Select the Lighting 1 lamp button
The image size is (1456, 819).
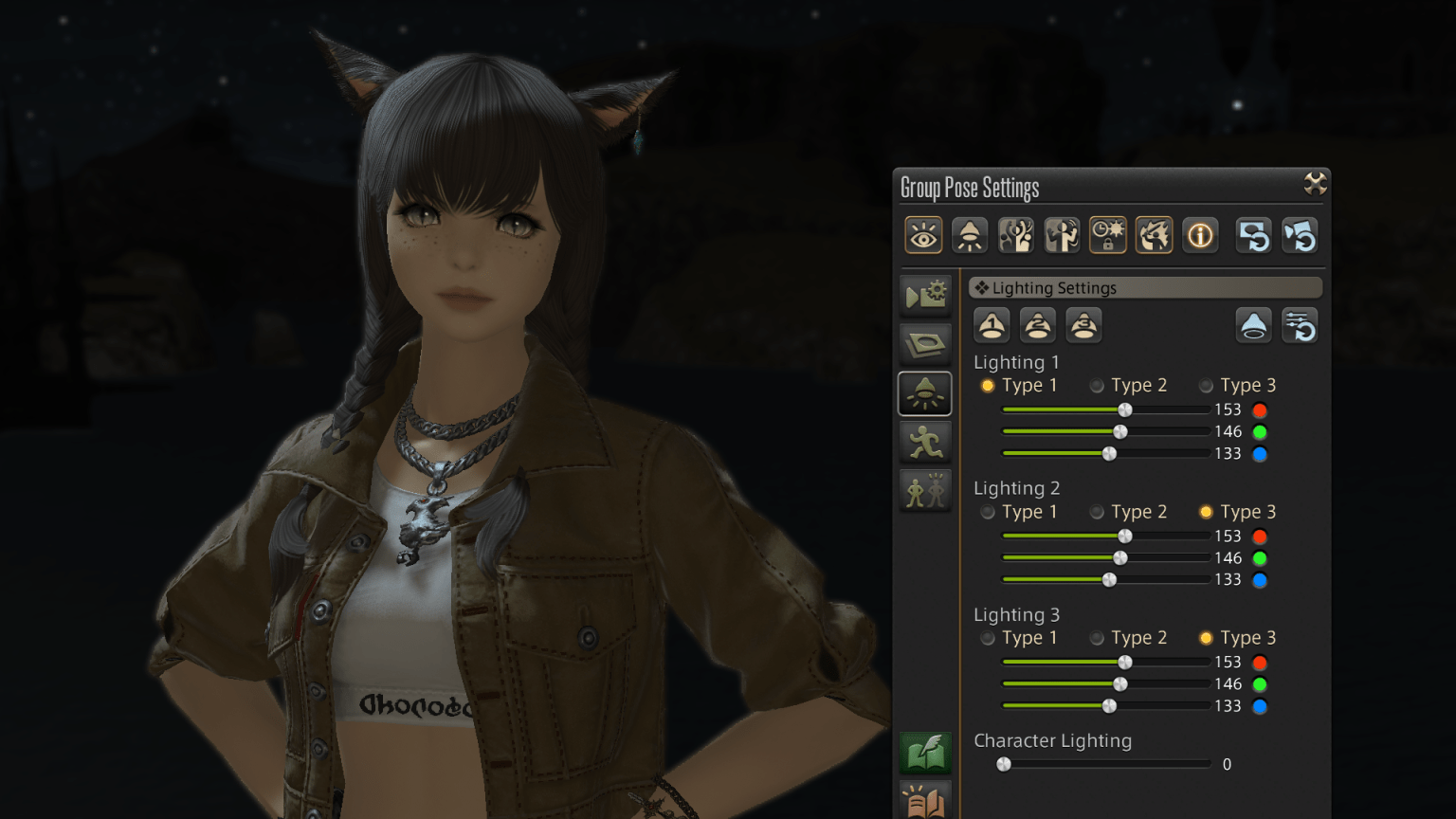[992, 325]
